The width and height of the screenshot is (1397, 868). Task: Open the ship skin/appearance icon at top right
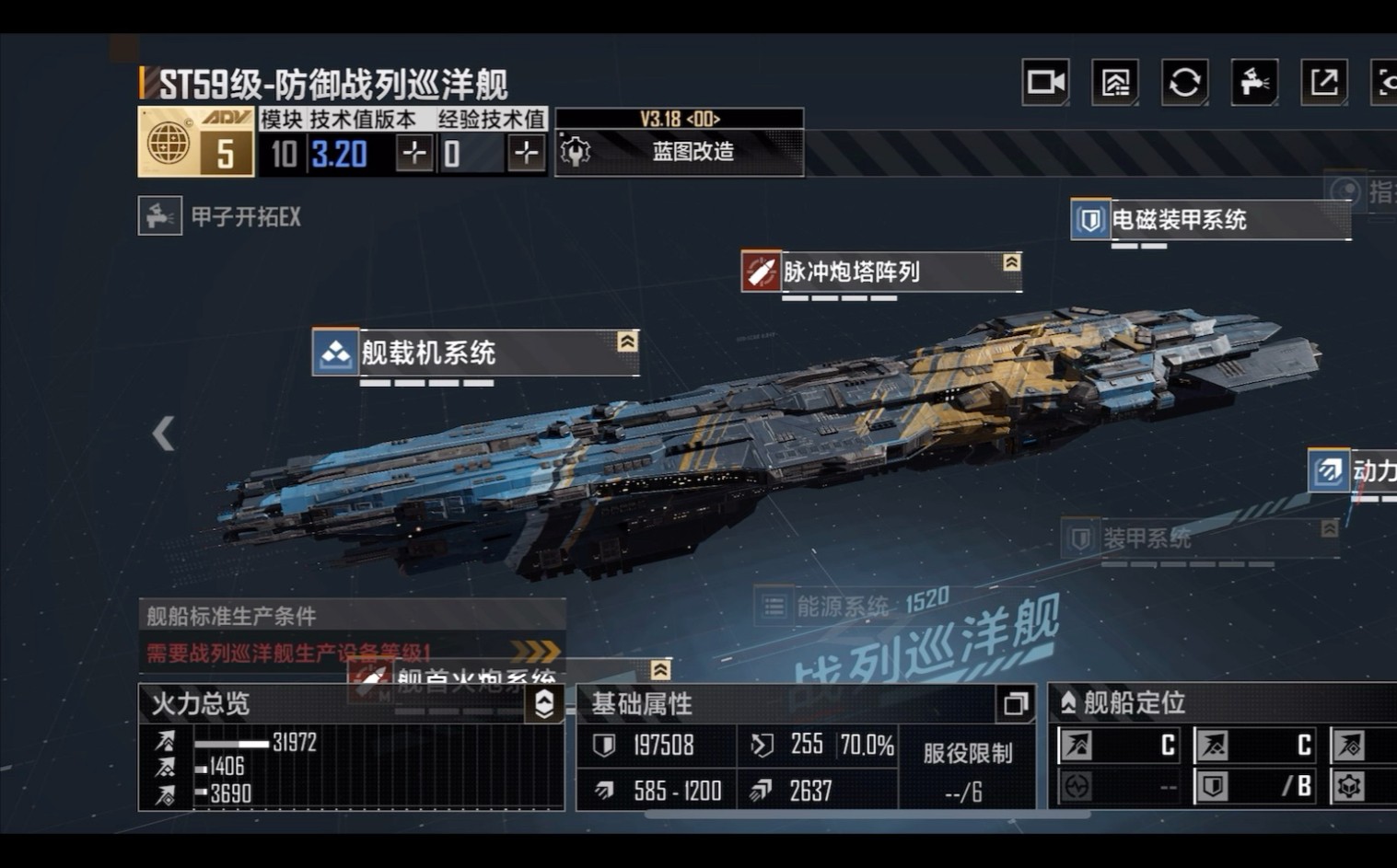1115,82
